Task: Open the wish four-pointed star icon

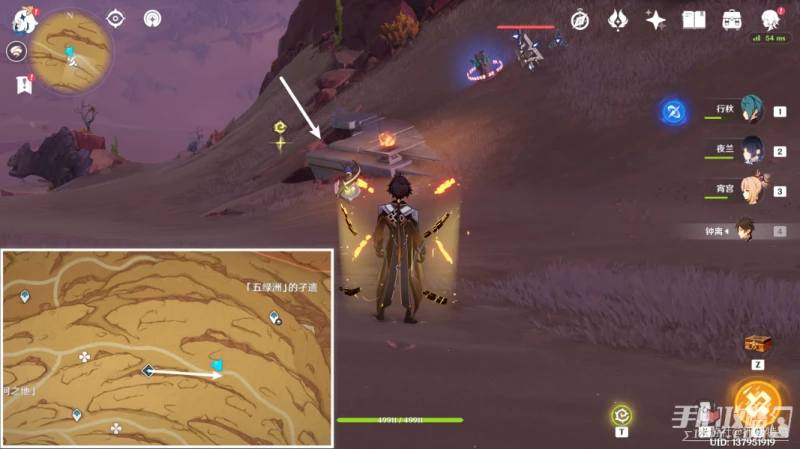Action: click(x=656, y=20)
